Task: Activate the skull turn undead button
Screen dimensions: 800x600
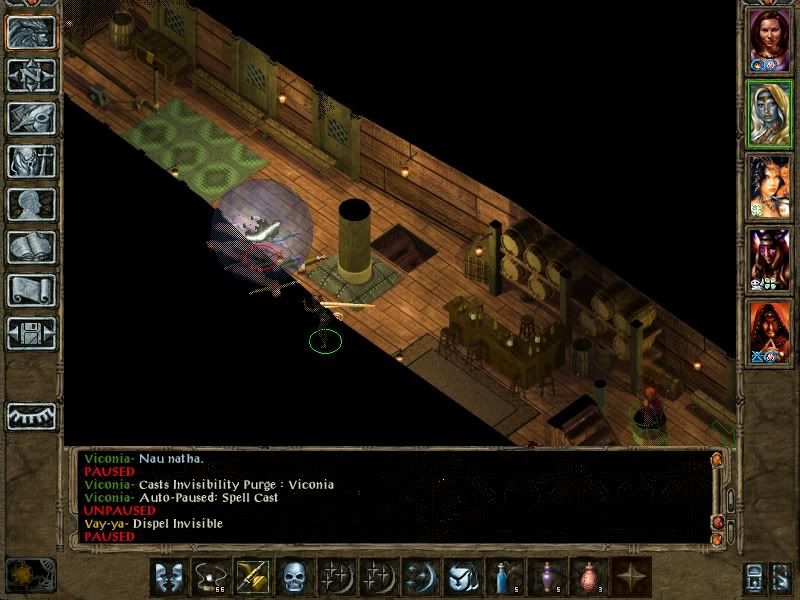Action: coord(294,577)
